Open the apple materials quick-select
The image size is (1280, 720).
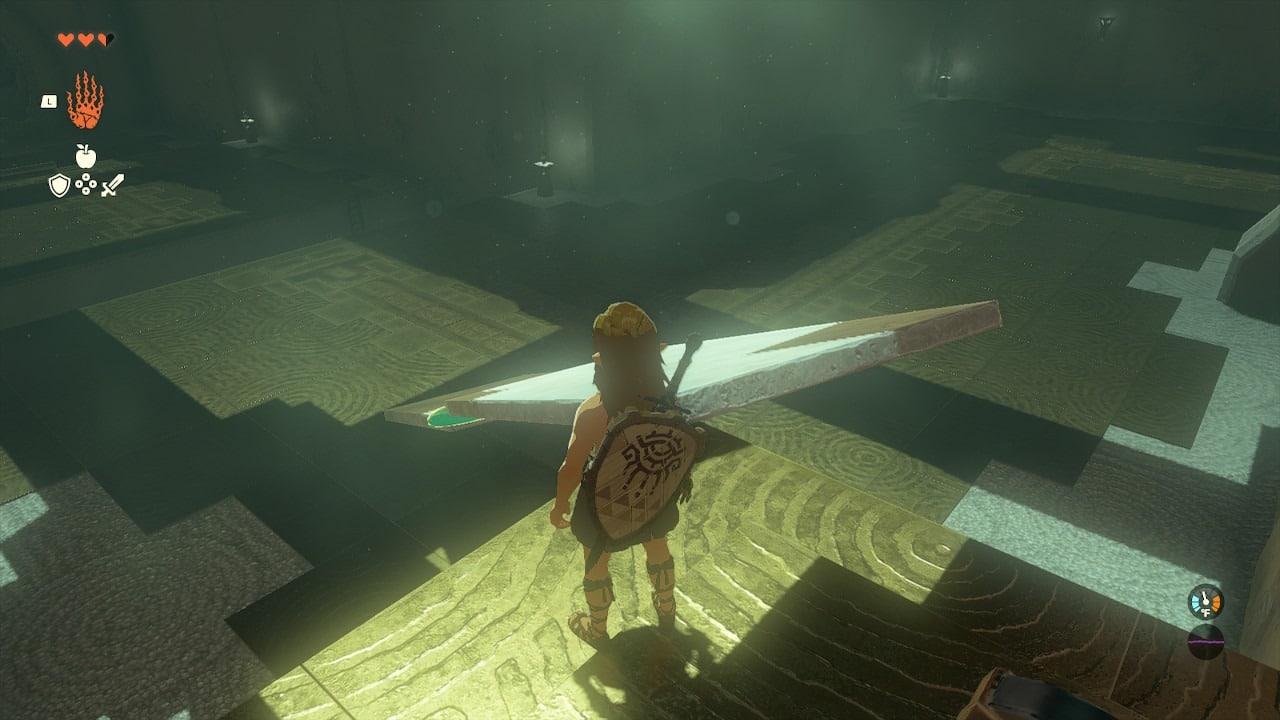click(x=86, y=156)
